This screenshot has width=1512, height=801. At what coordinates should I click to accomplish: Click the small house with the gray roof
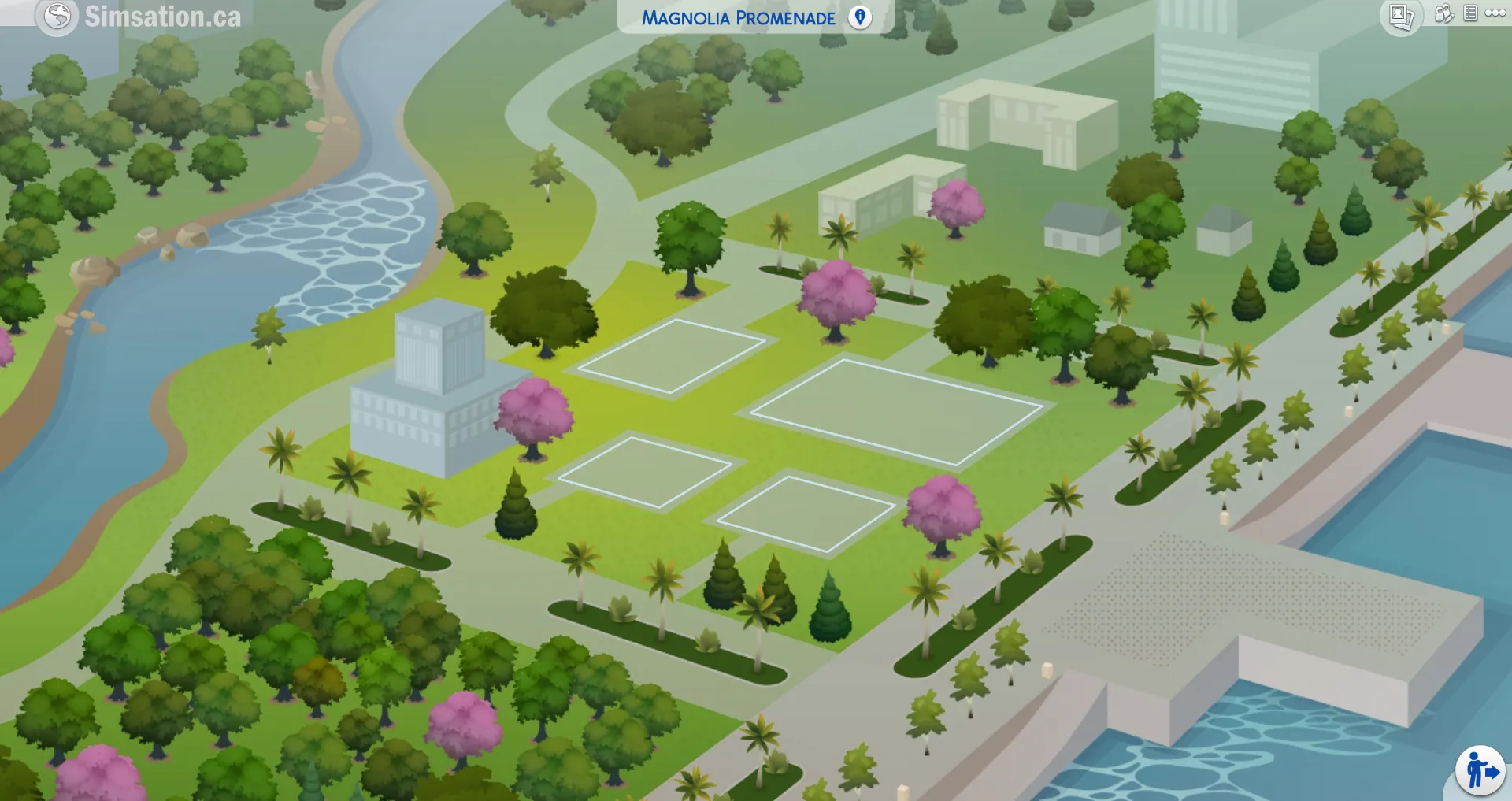pyautogui.click(x=1081, y=228)
